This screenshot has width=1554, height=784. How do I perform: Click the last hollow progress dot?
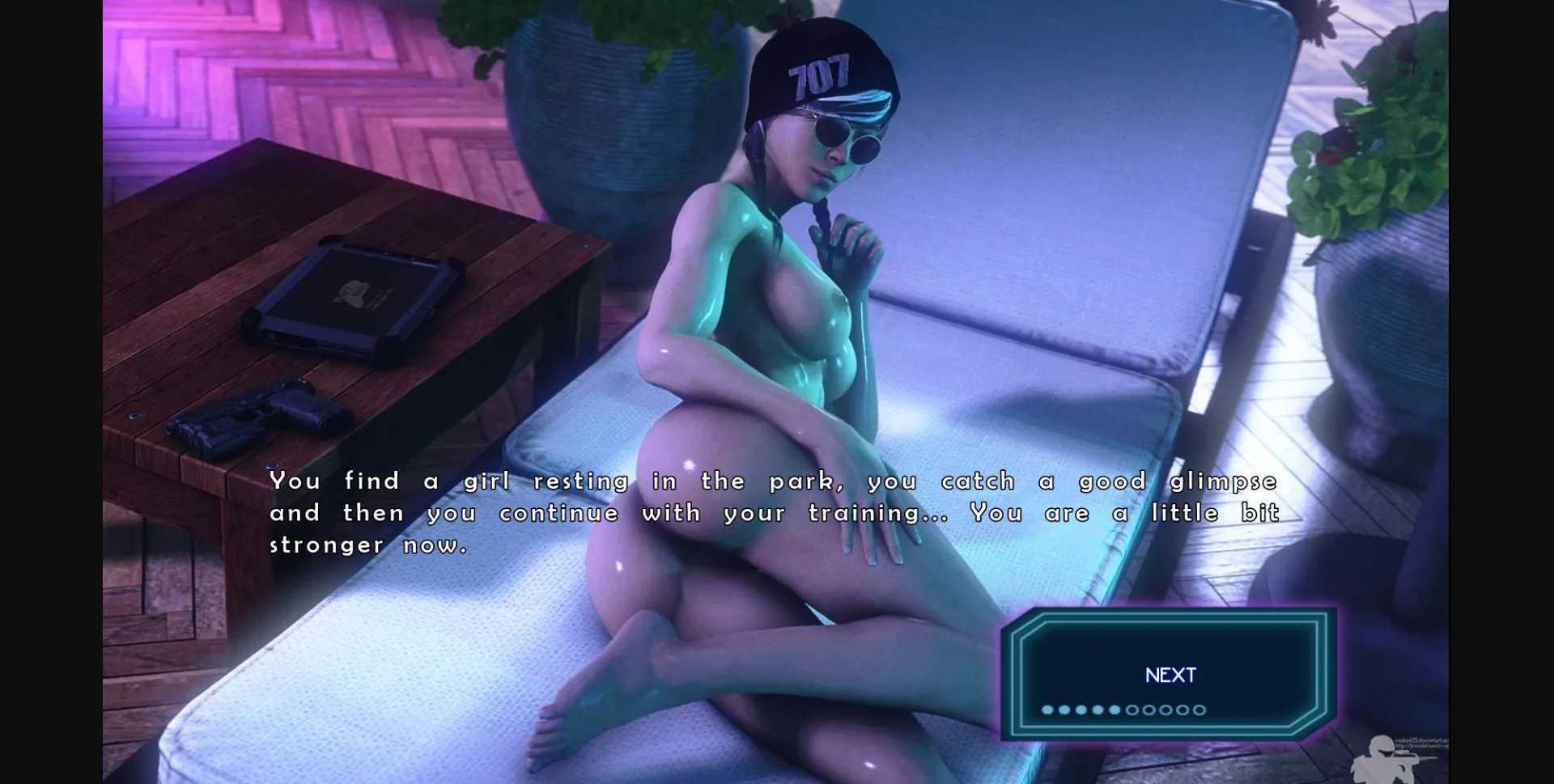pyautogui.click(x=1199, y=710)
